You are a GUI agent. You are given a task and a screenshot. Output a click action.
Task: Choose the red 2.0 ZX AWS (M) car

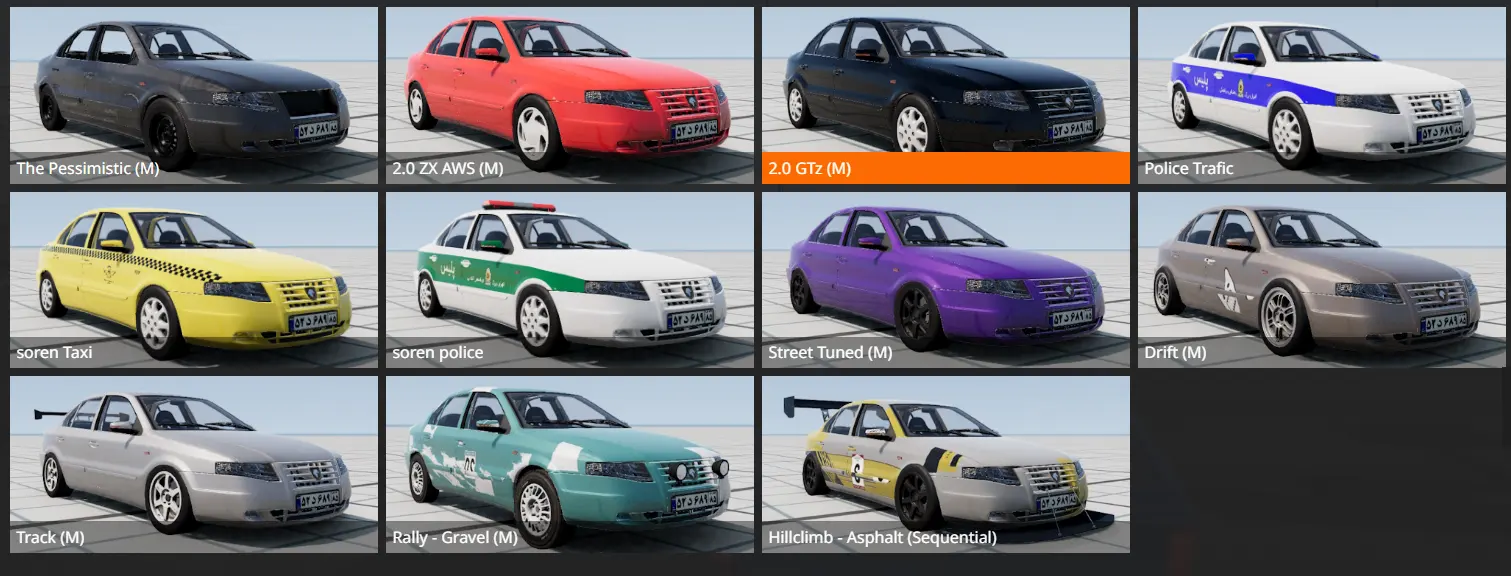coord(570,95)
